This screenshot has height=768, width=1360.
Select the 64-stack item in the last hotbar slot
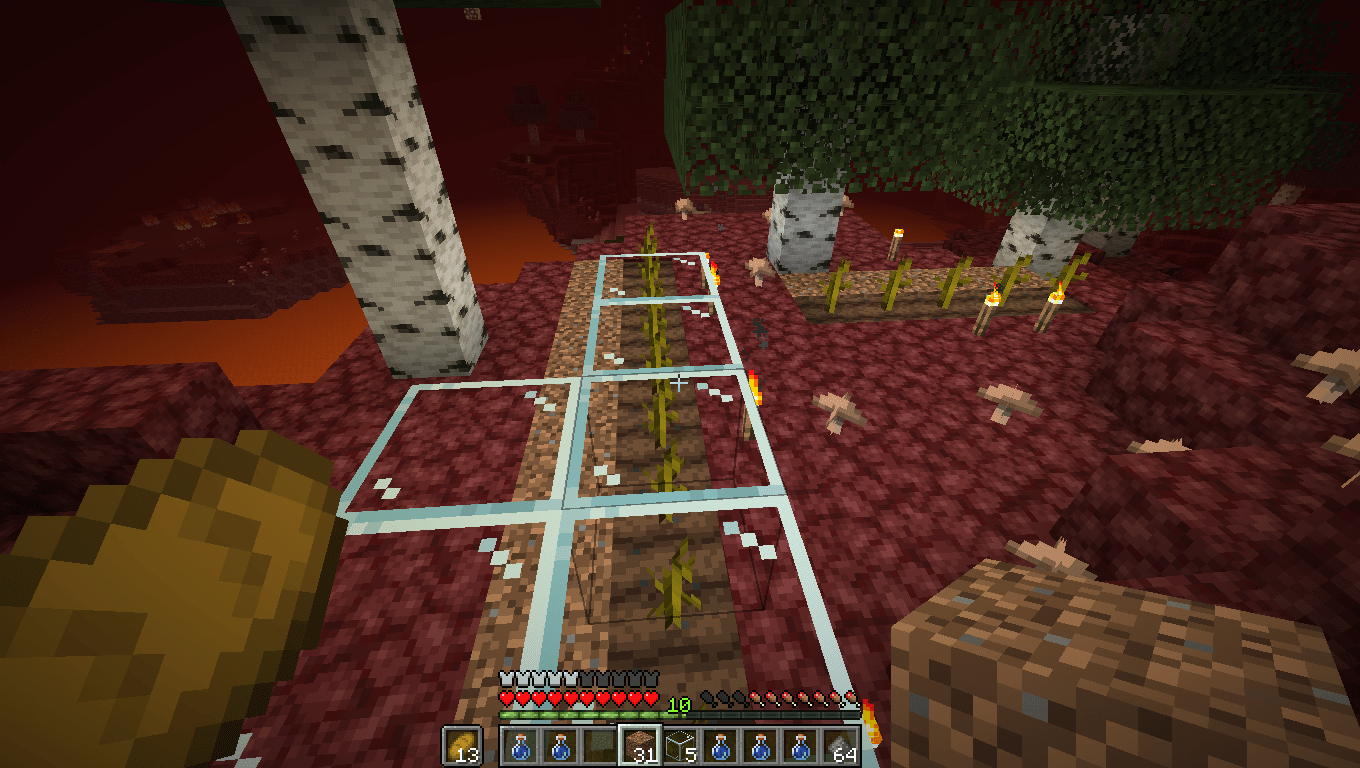pos(838,746)
